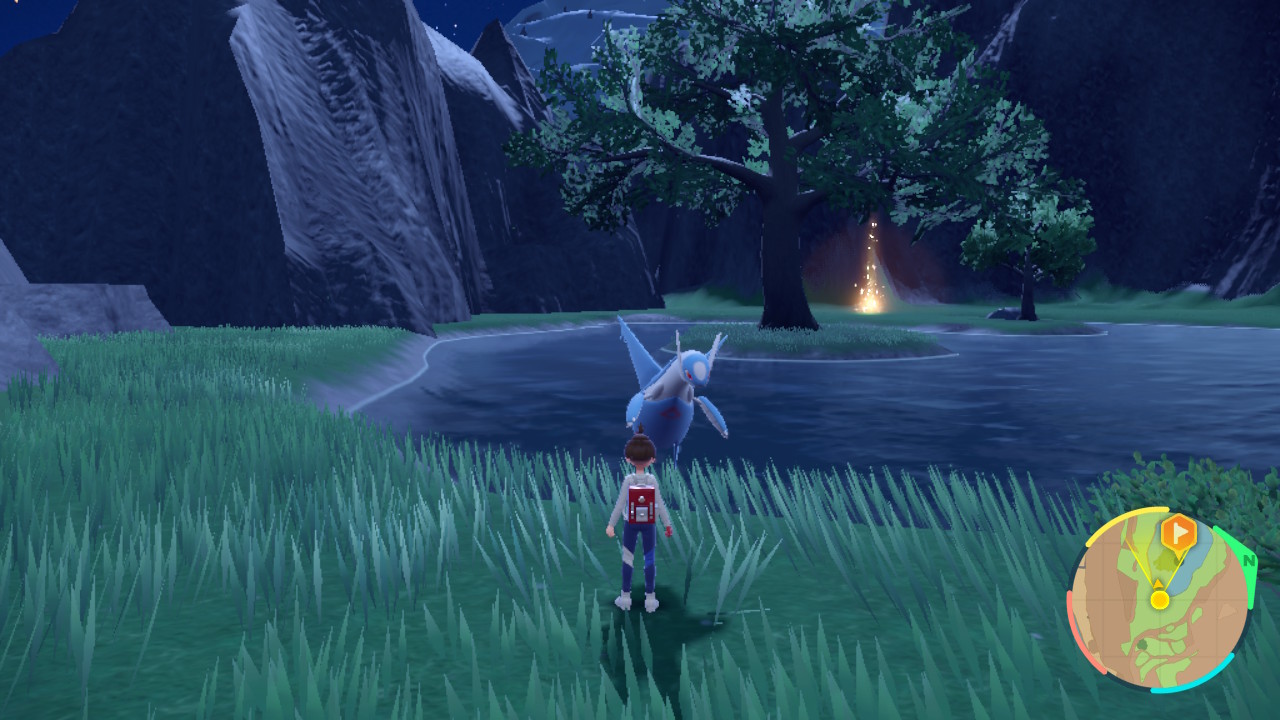Click the green N compass indicator
The height and width of the screenshot is (720, 1280).
(1248, 561)
